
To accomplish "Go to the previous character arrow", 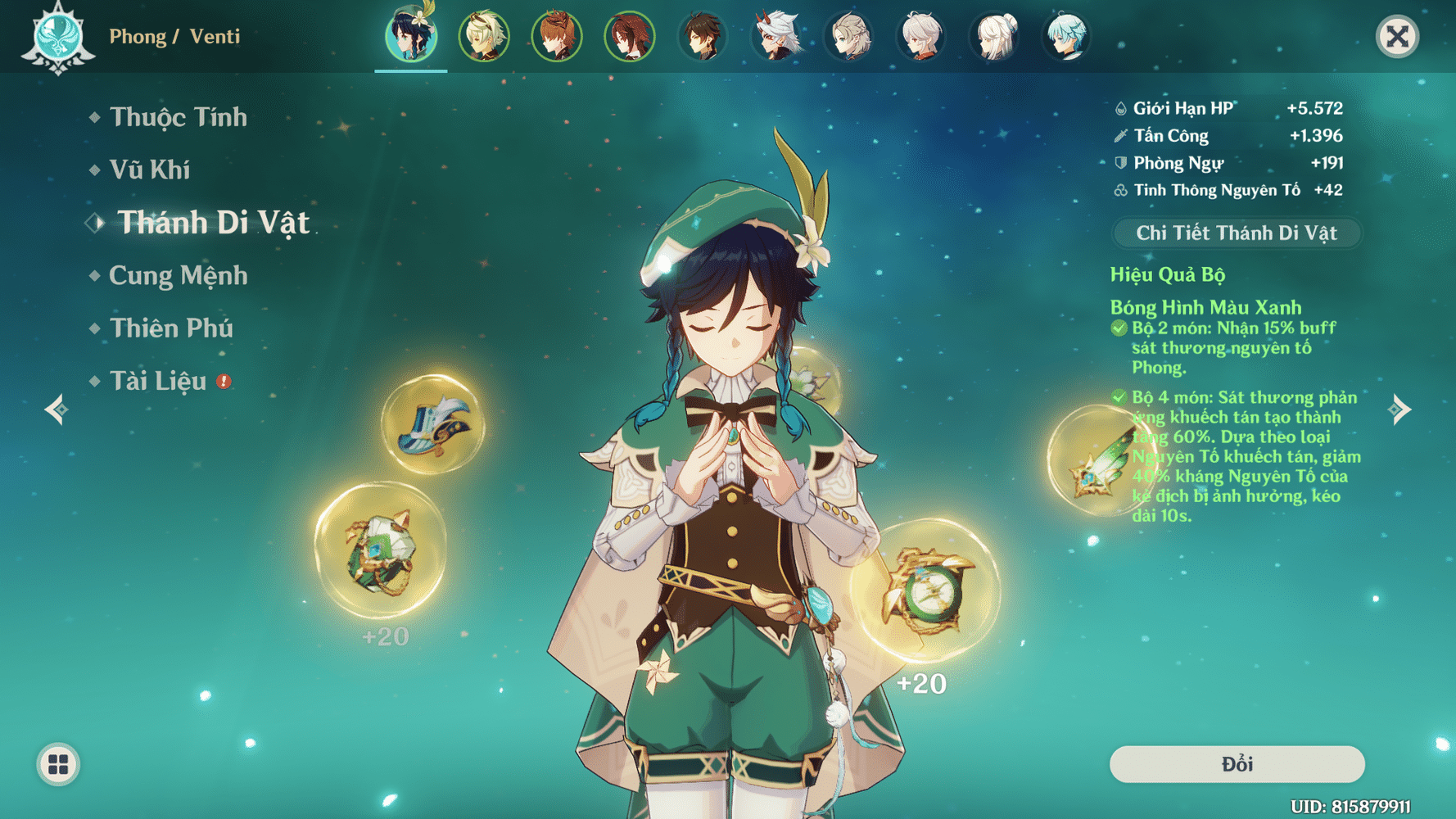I will tap(56, 409).
